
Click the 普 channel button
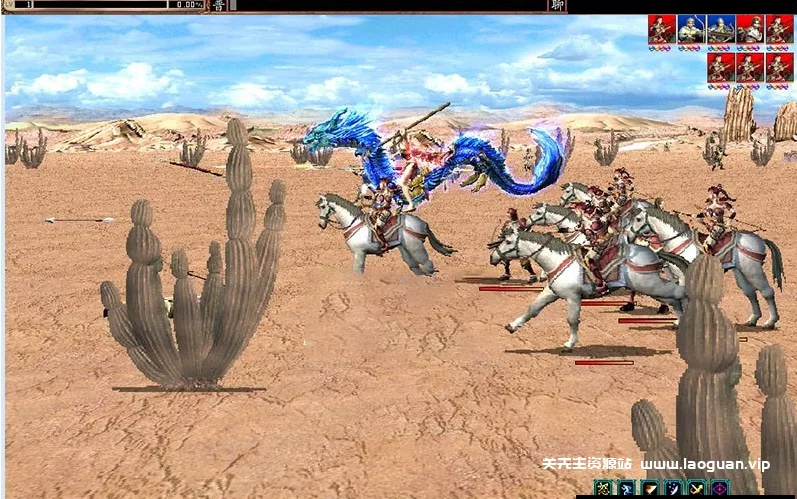(x=219, y=6)
